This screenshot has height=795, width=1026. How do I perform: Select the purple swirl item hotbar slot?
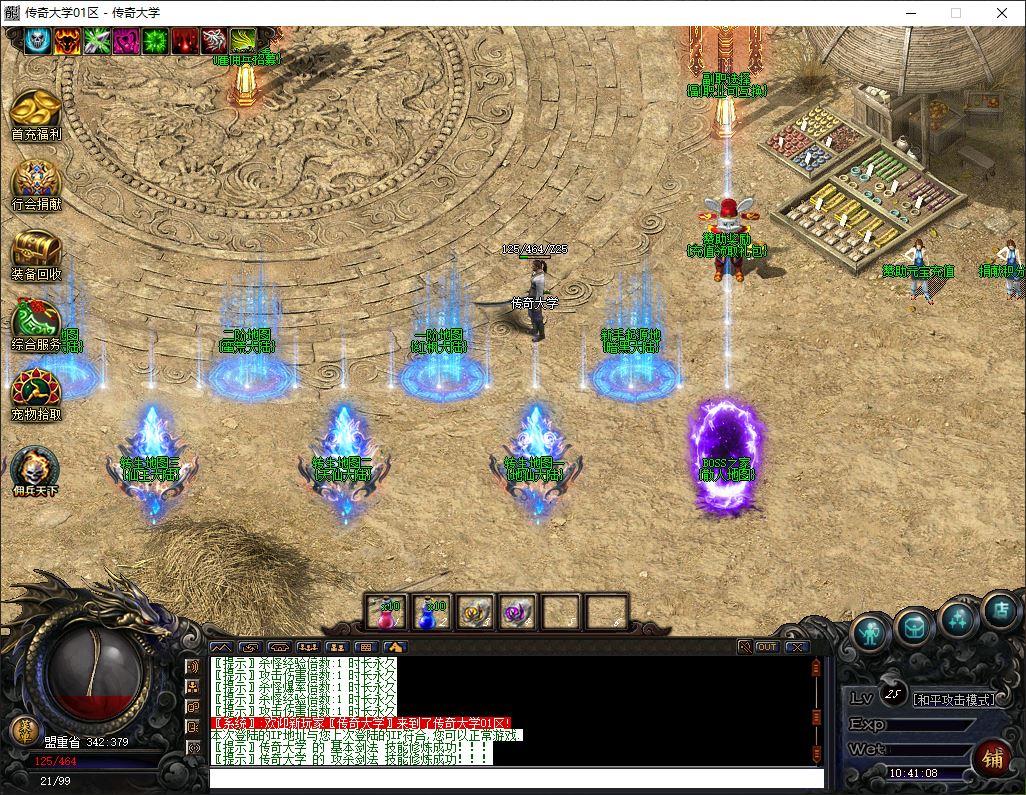coord(517,611)
